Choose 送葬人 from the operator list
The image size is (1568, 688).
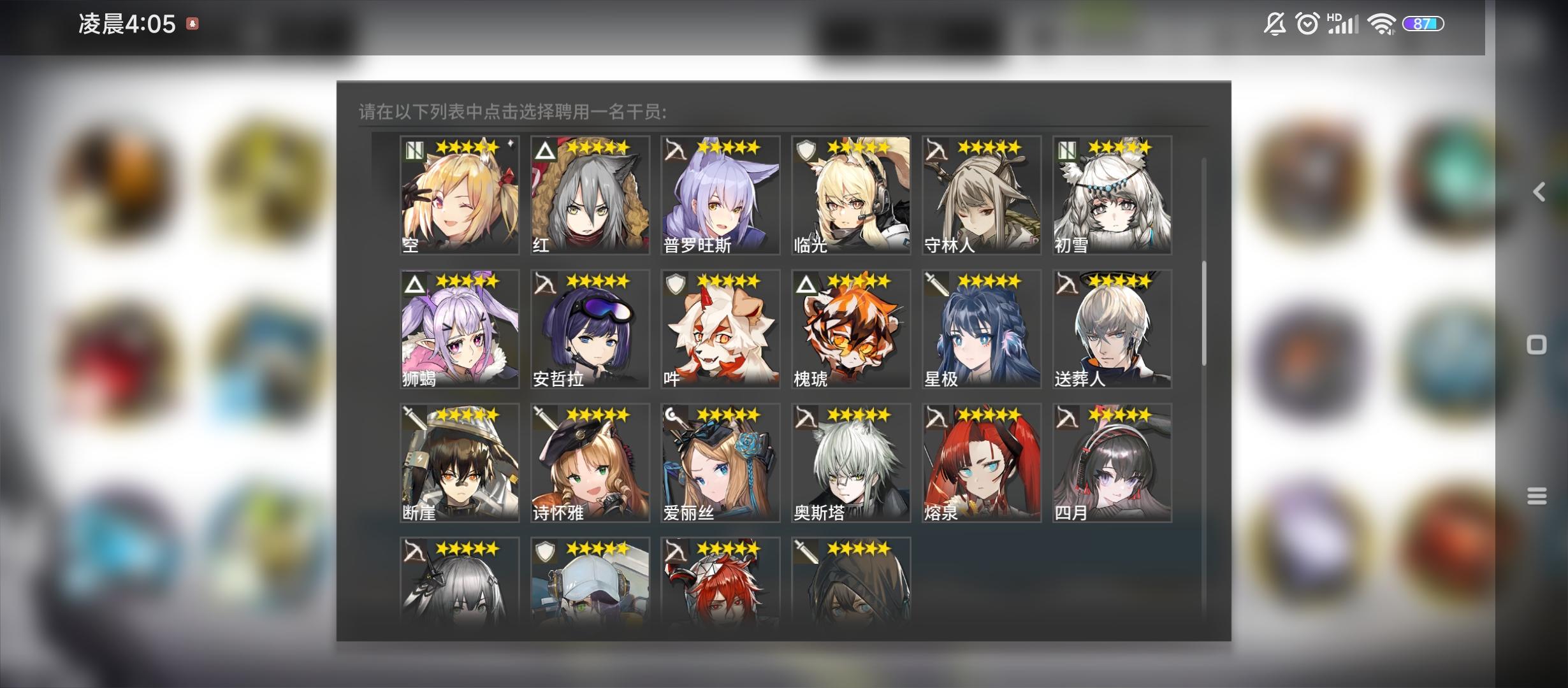point(1112,329)
